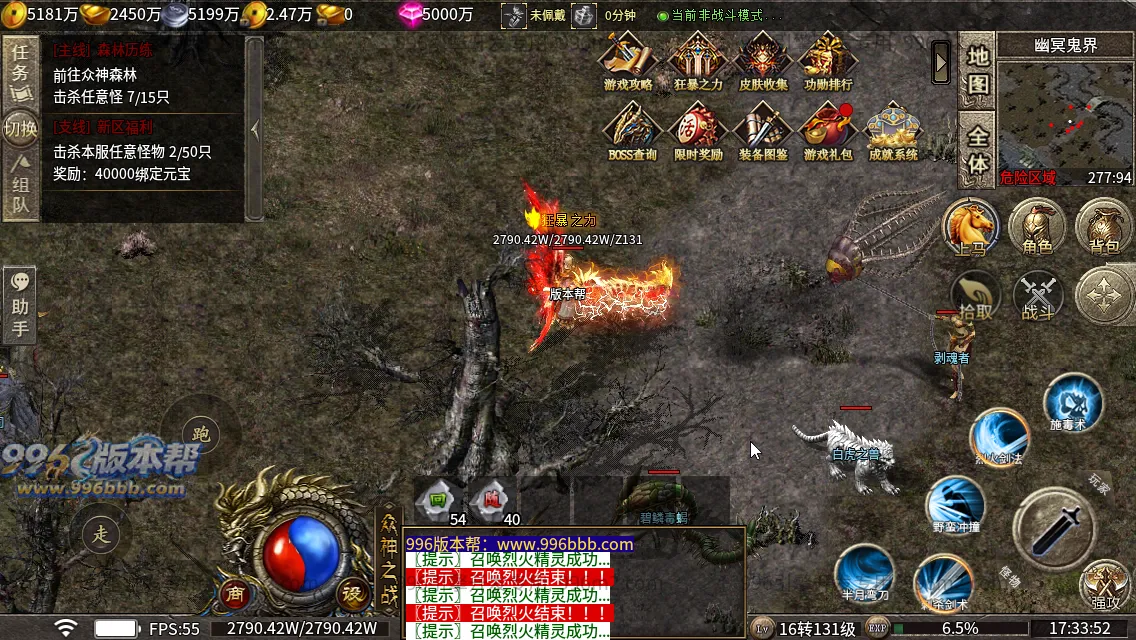Open the 助手 assistant panel
The height and width of the screenshot is (640, 1136).
tap(19, 305)
